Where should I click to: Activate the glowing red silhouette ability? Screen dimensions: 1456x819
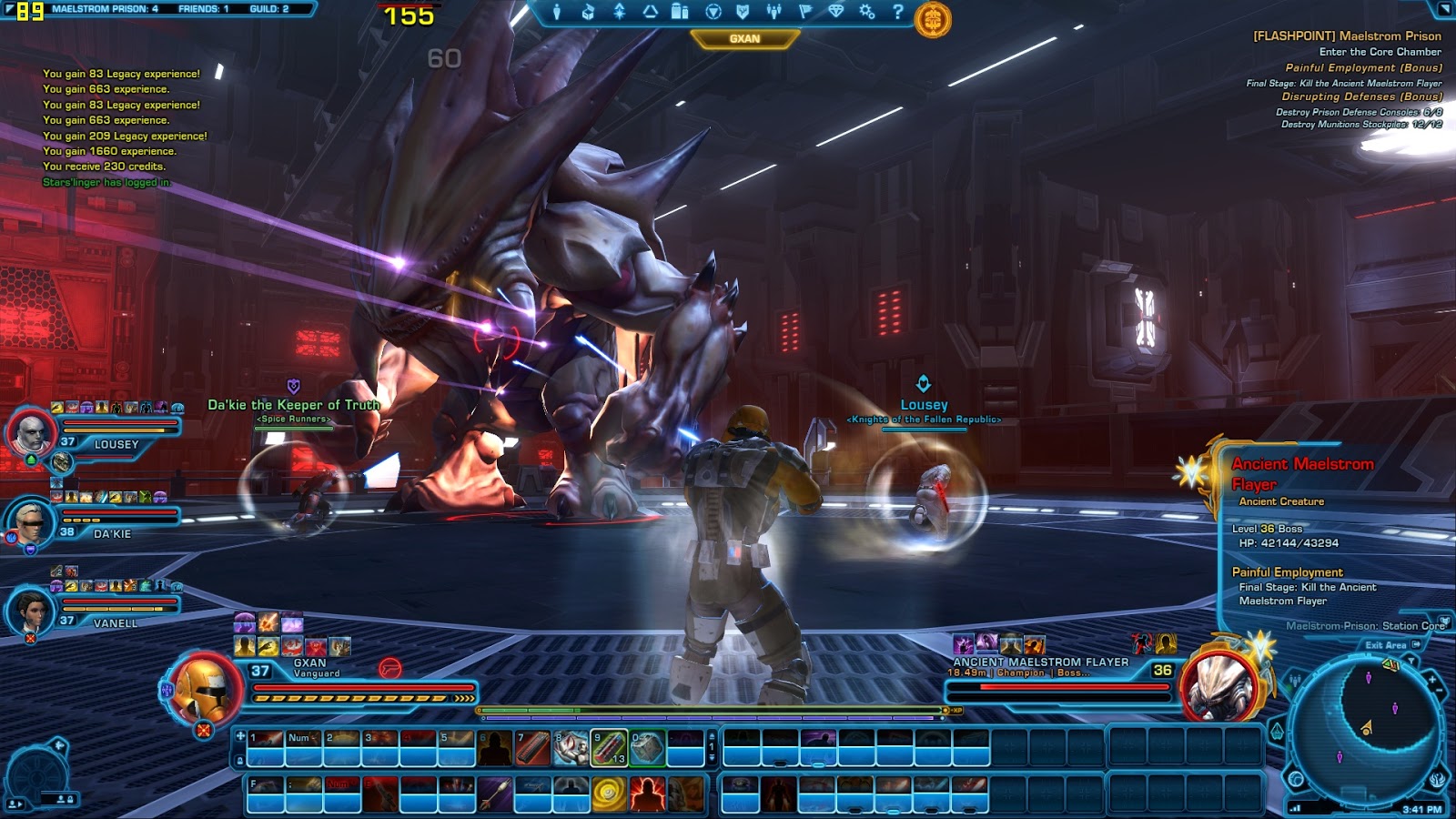point(647,794)
